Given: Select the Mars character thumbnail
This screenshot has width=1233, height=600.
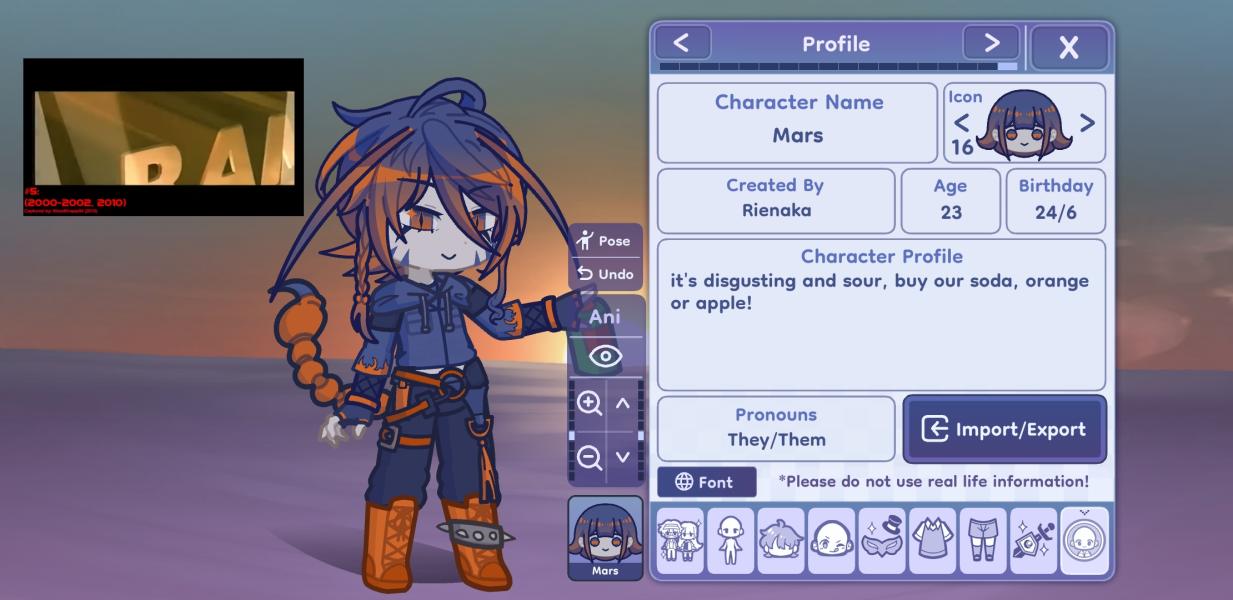Looking at the screenshot, I should tap(605, 538).
